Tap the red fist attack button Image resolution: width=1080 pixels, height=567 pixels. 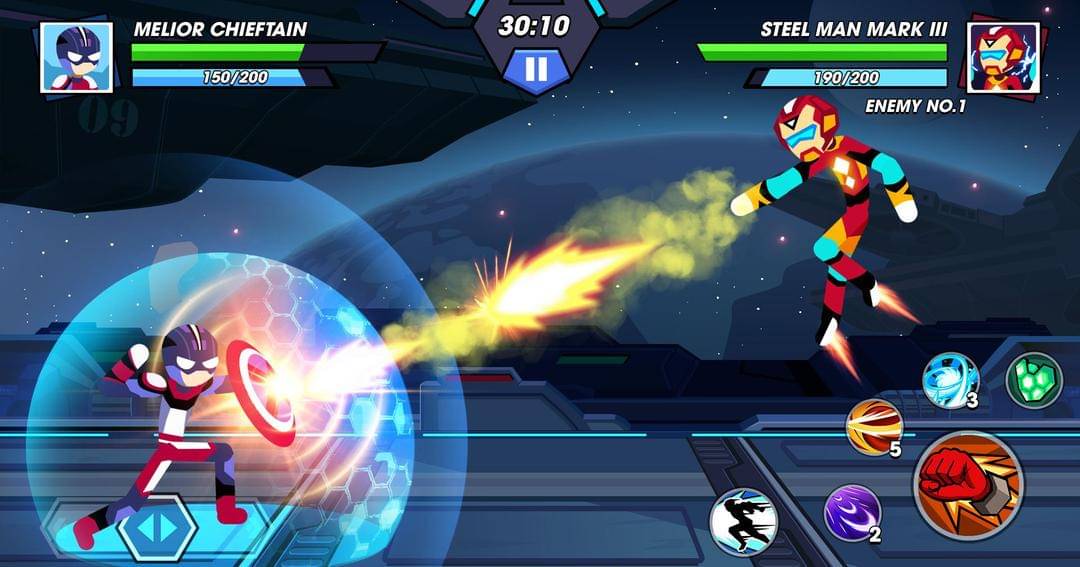coord(967,485)
